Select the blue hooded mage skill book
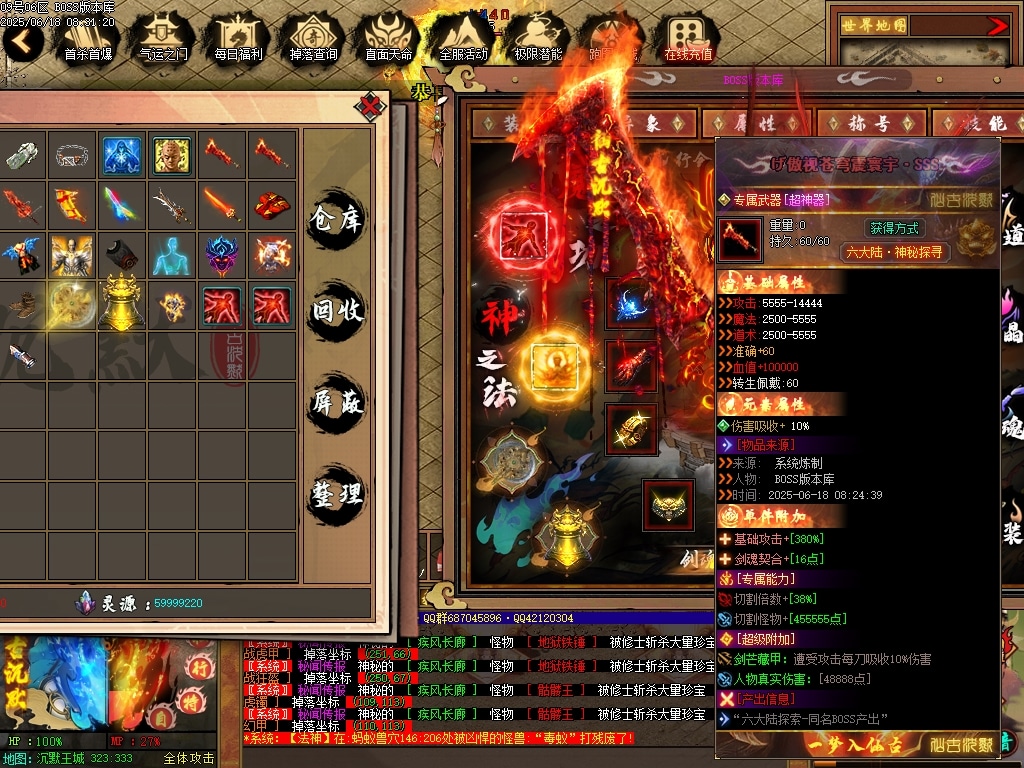This screenshot has width=1024, height=768. click(122, 155)
